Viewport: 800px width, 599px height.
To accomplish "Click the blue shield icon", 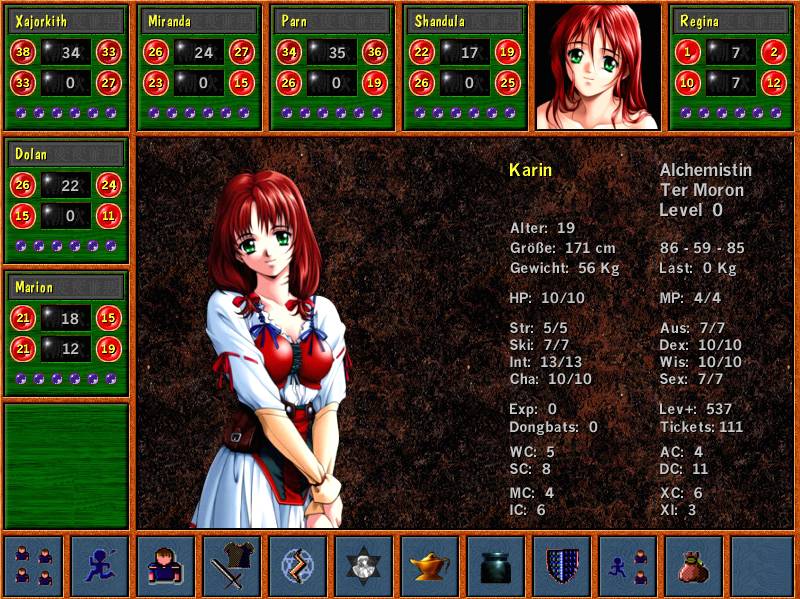I will pos(562,565).
